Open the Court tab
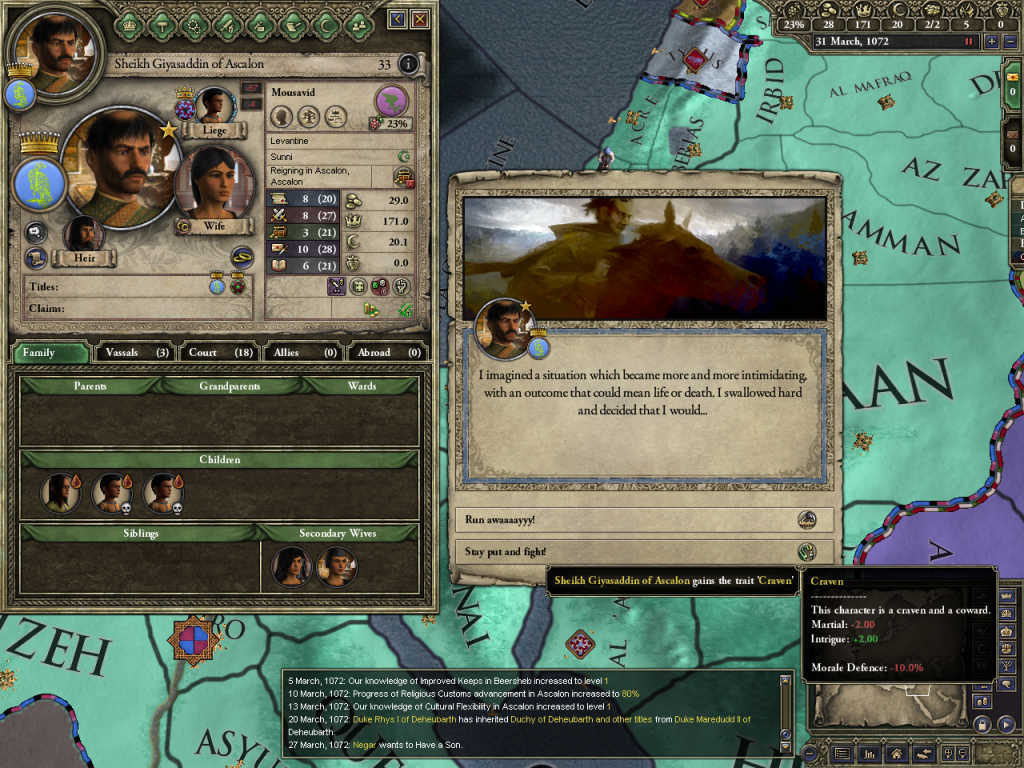 (x=219, y=352)
